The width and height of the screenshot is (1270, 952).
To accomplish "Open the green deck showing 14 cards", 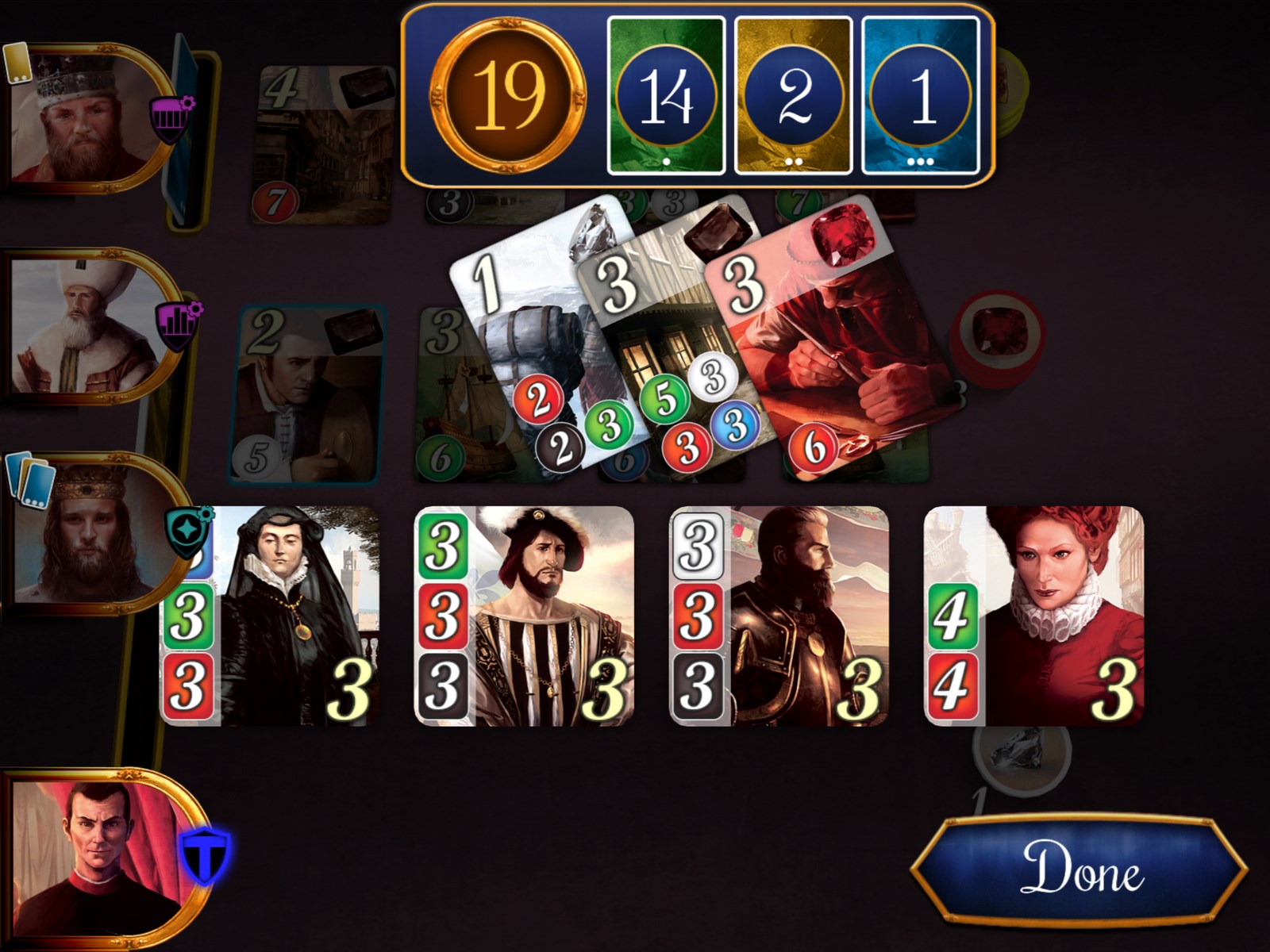I will pyautogui.click(x=666, y=95).
